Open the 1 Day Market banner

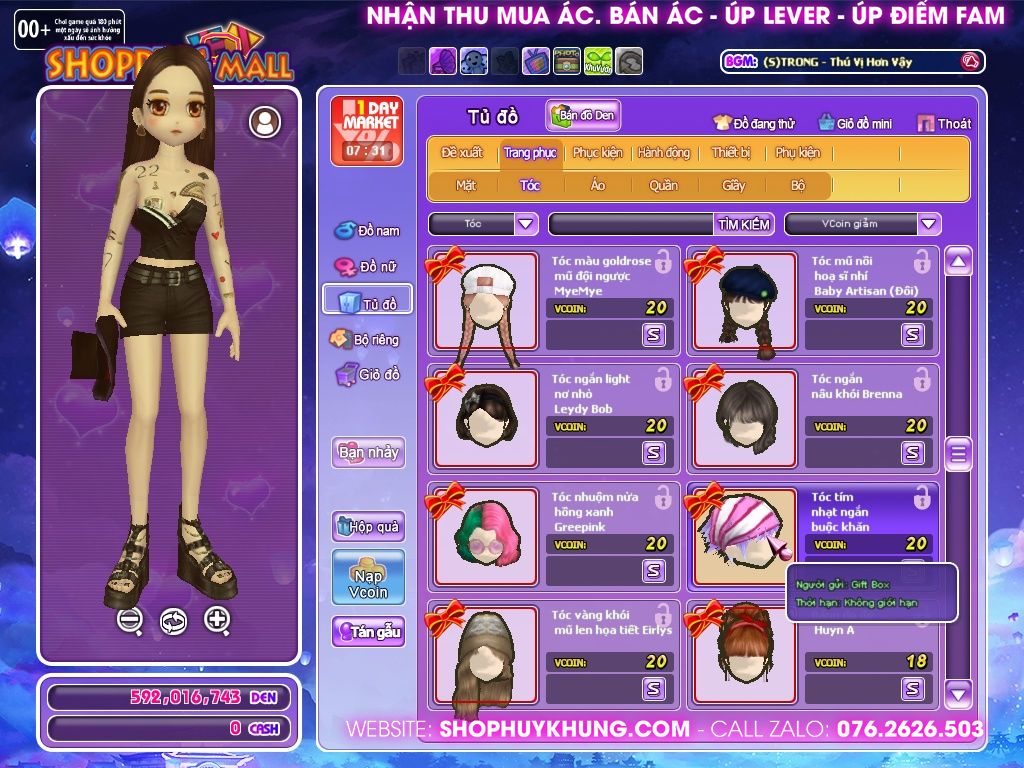pyautogui.click(x=367, y=130)
